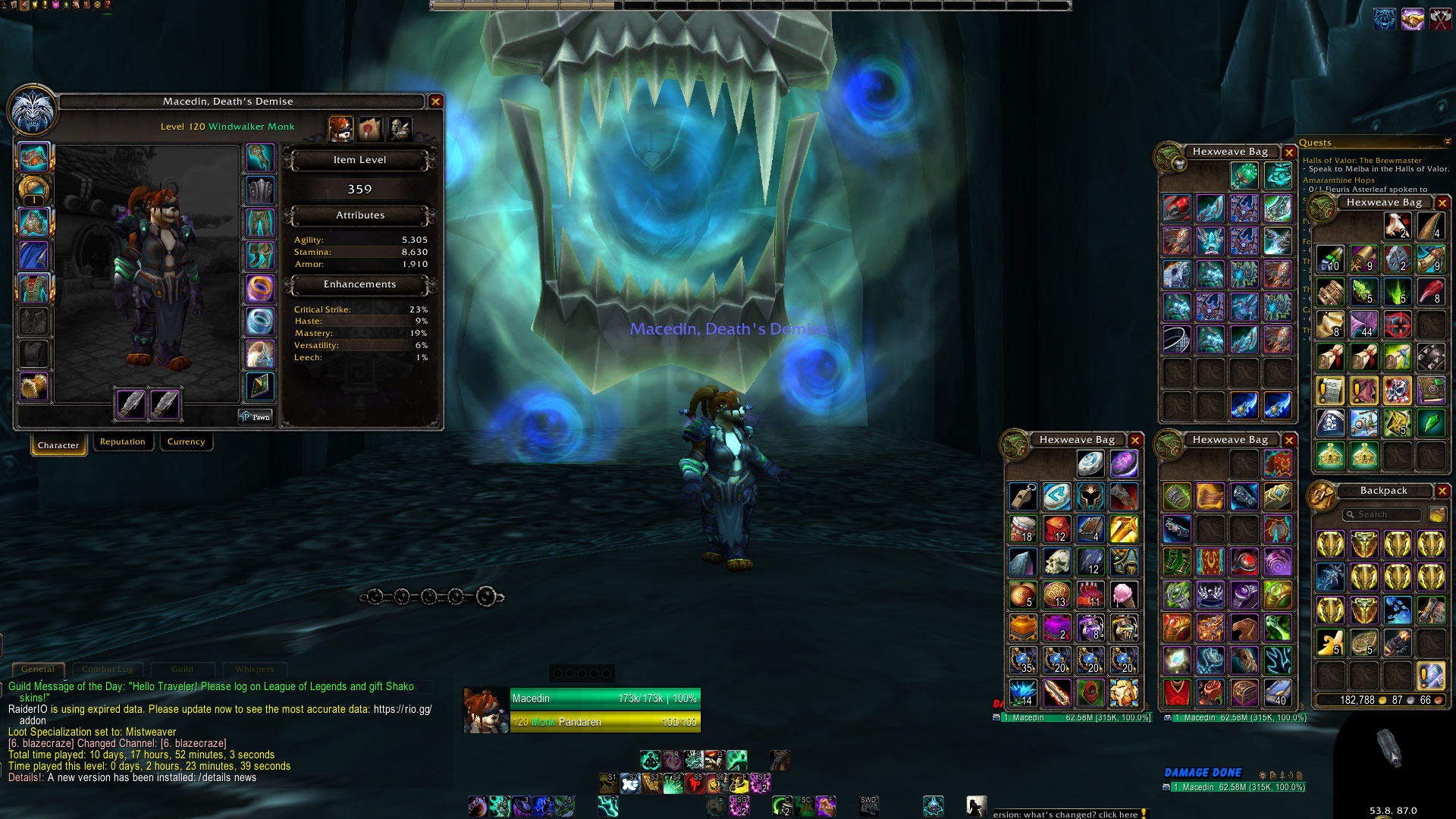This screenshot has width=1456, height=819.
Task: Collapse the quest tracker header button
Action: [1447, 142]
